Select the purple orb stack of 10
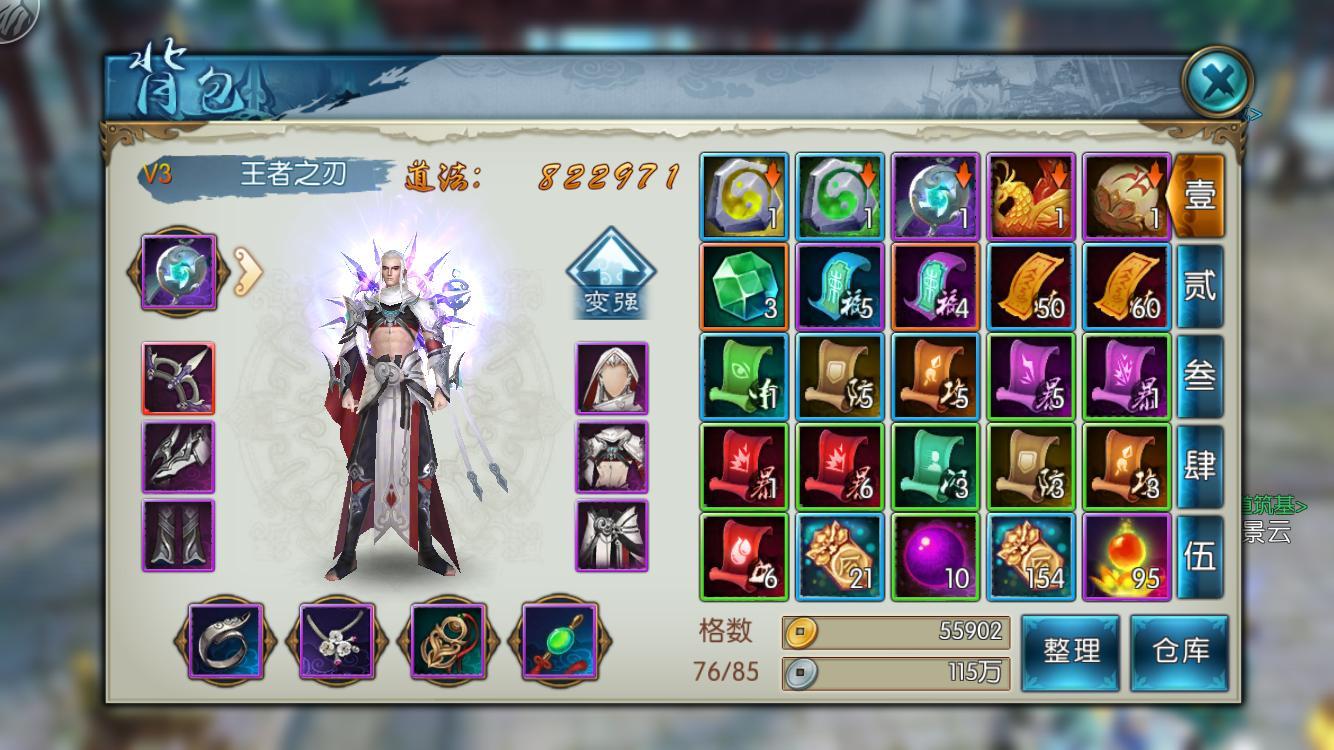 936,557
